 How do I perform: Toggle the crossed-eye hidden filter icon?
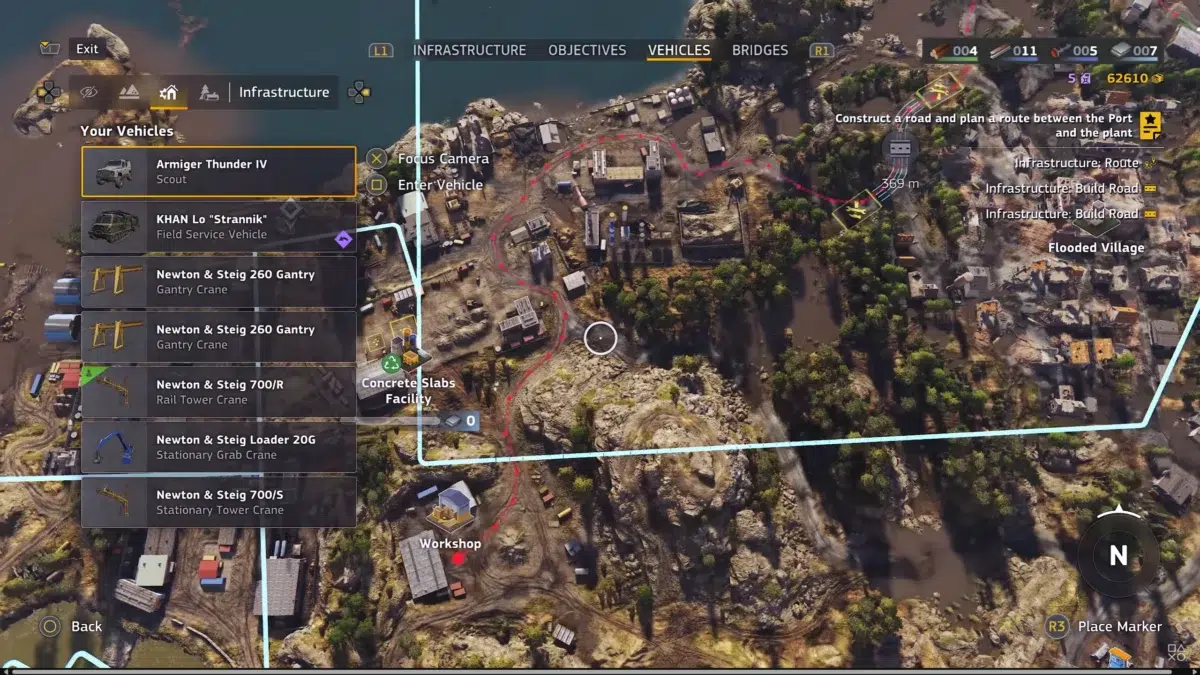click(89, 92)
